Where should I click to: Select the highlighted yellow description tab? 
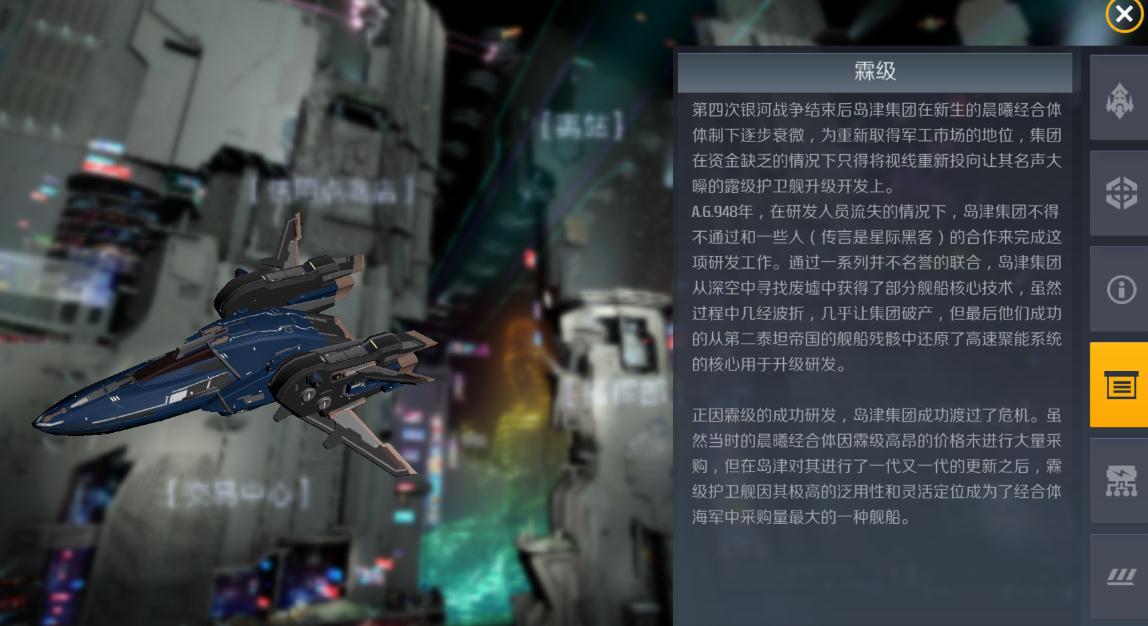1119,385
